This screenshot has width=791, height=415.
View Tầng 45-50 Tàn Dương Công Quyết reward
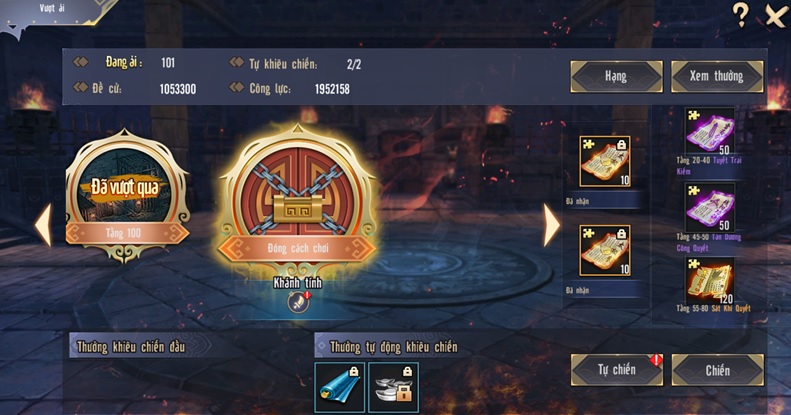point(709,207)
